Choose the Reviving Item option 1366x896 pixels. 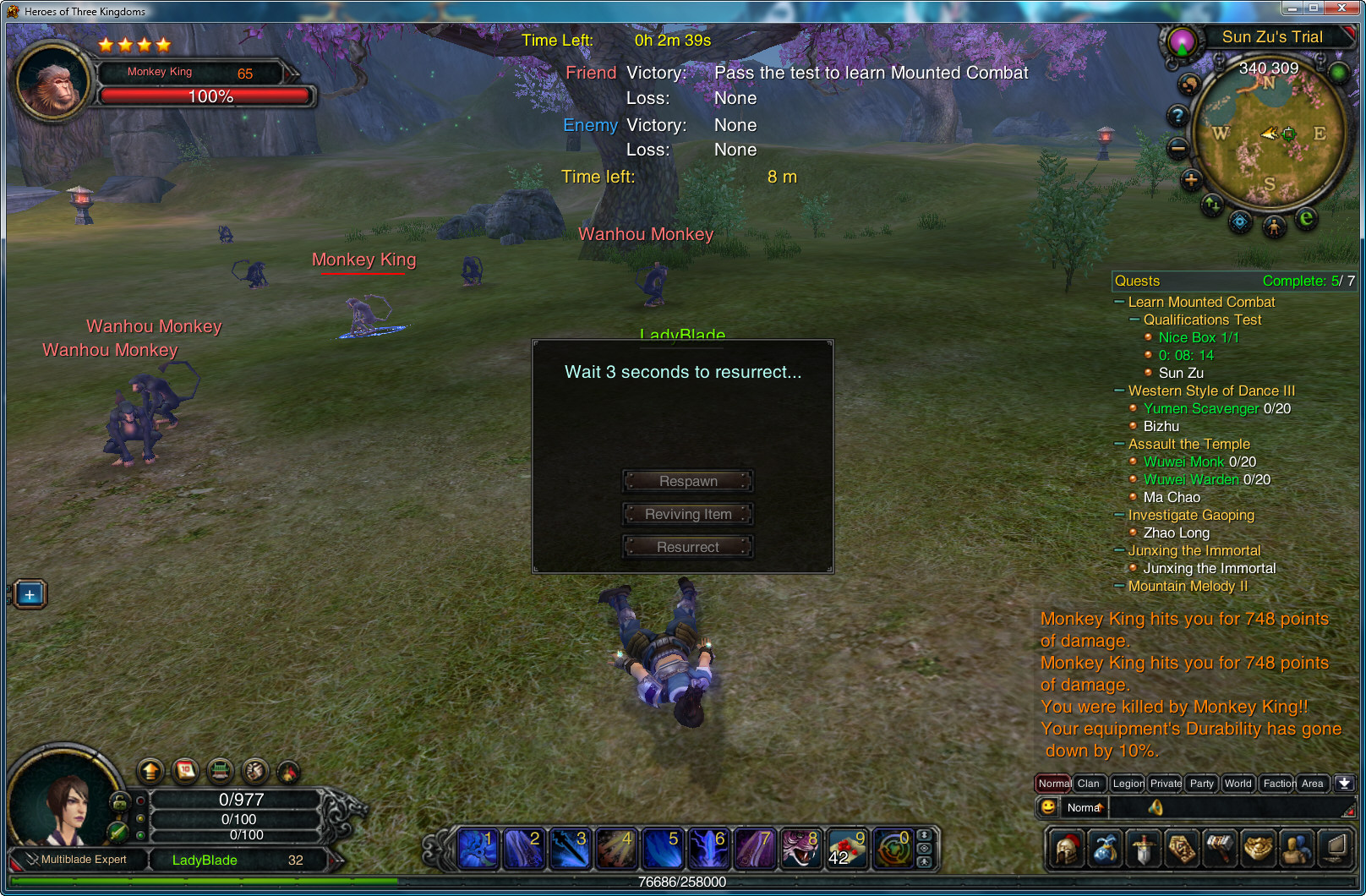point(688,514)
